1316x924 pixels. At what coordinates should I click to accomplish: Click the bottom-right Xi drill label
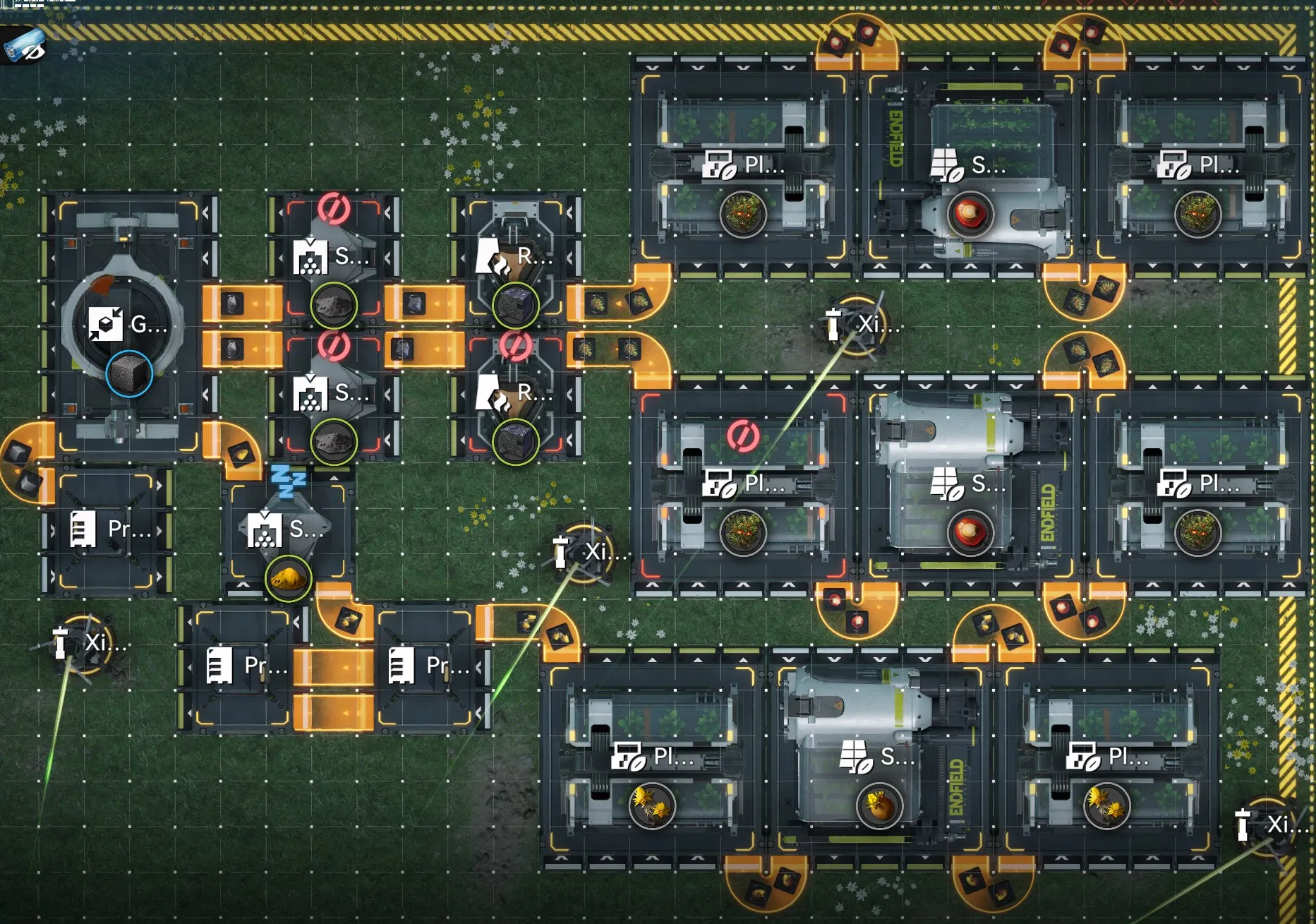tap(1278, 823)
